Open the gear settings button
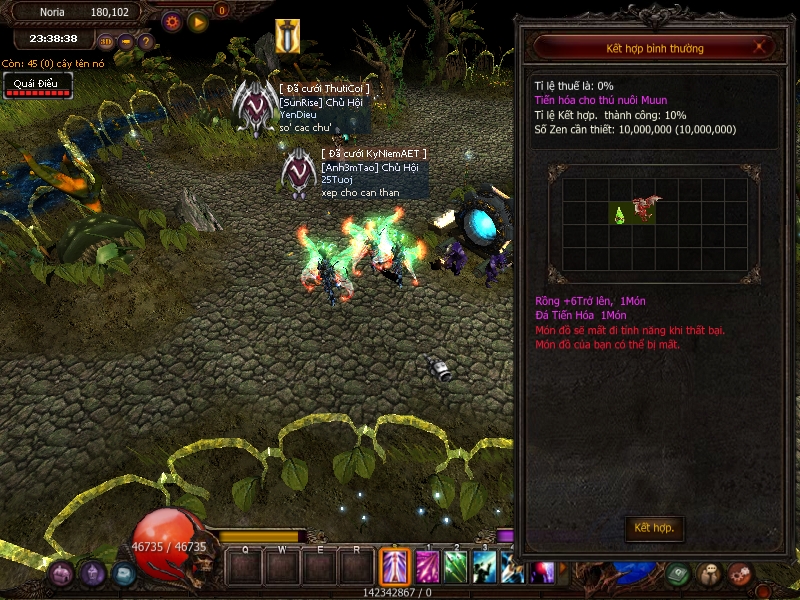The image size is (800, 600). click(x=172, y=20)
